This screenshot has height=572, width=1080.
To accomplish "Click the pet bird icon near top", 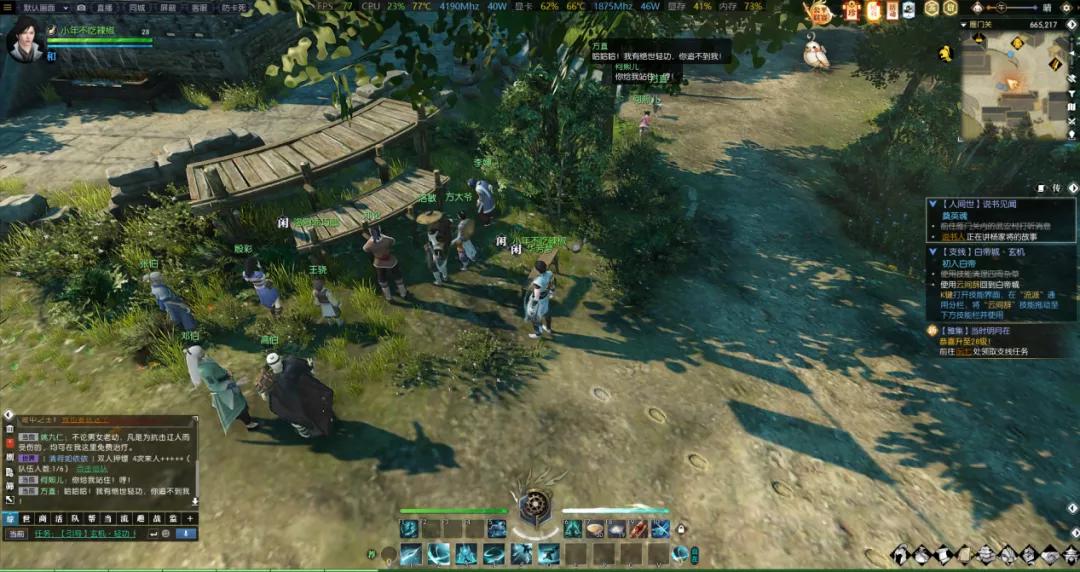I will [817, 52].
